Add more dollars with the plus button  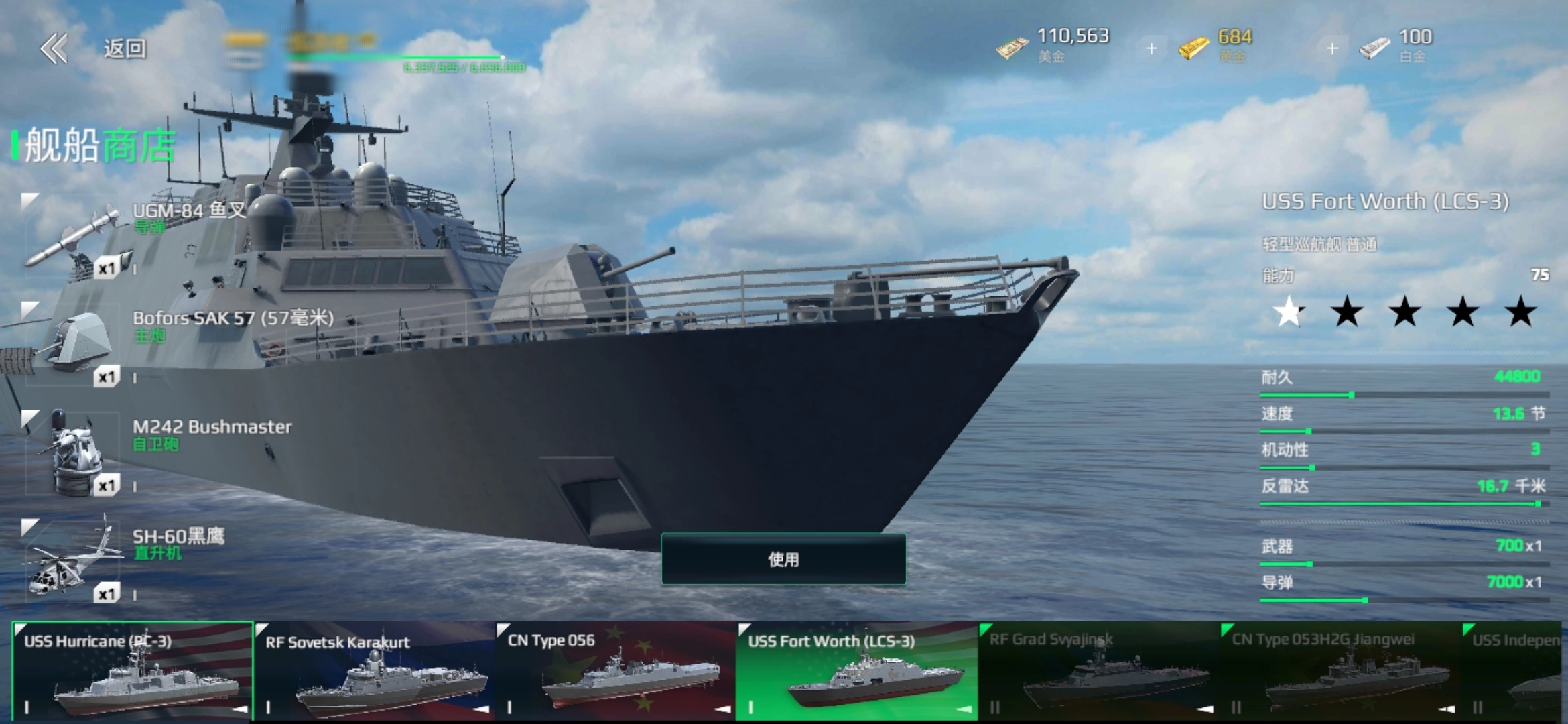[x=1151, y=48]
